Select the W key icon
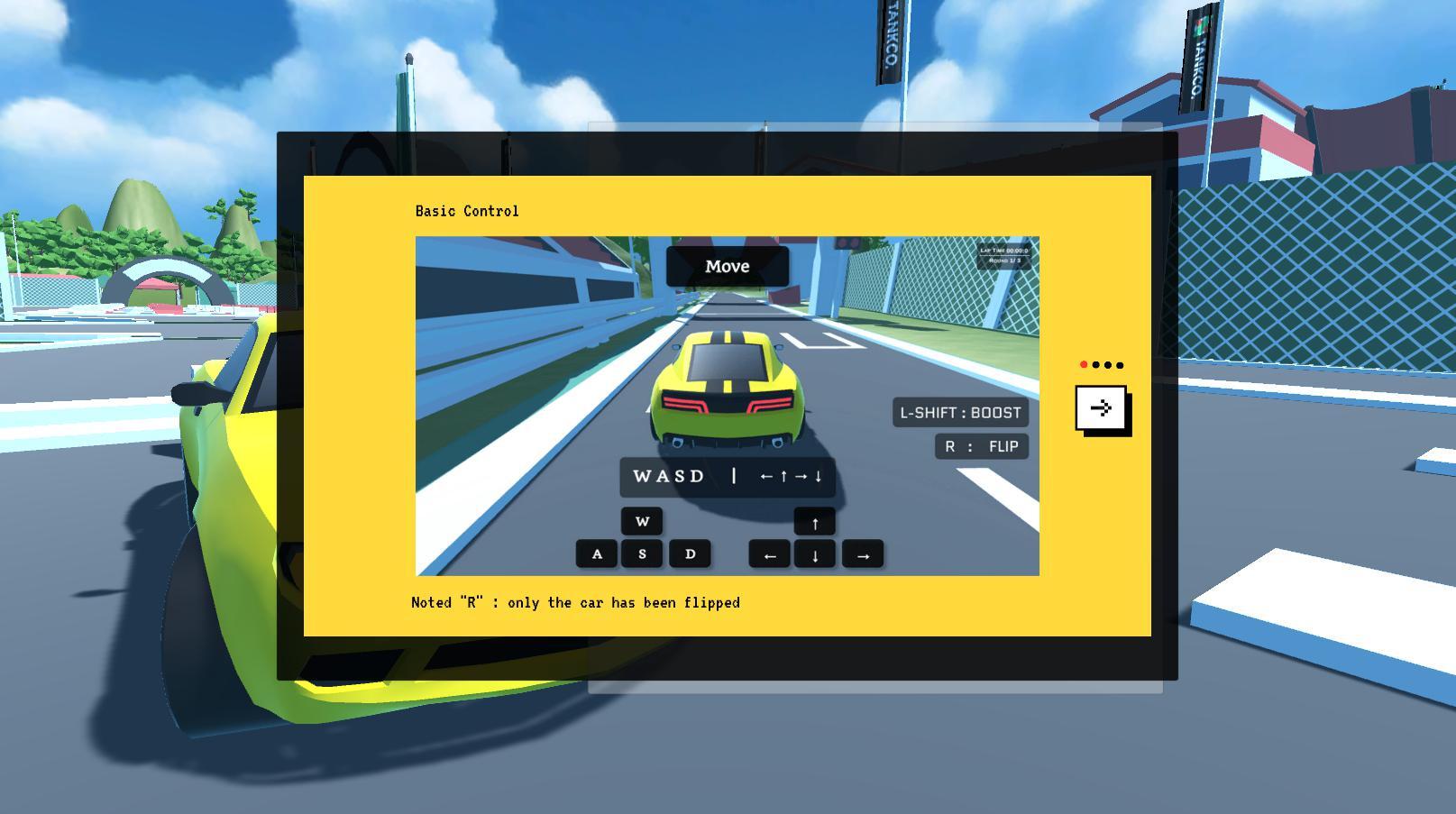This screenshot has width=1456, height=814. pos(642,521)
